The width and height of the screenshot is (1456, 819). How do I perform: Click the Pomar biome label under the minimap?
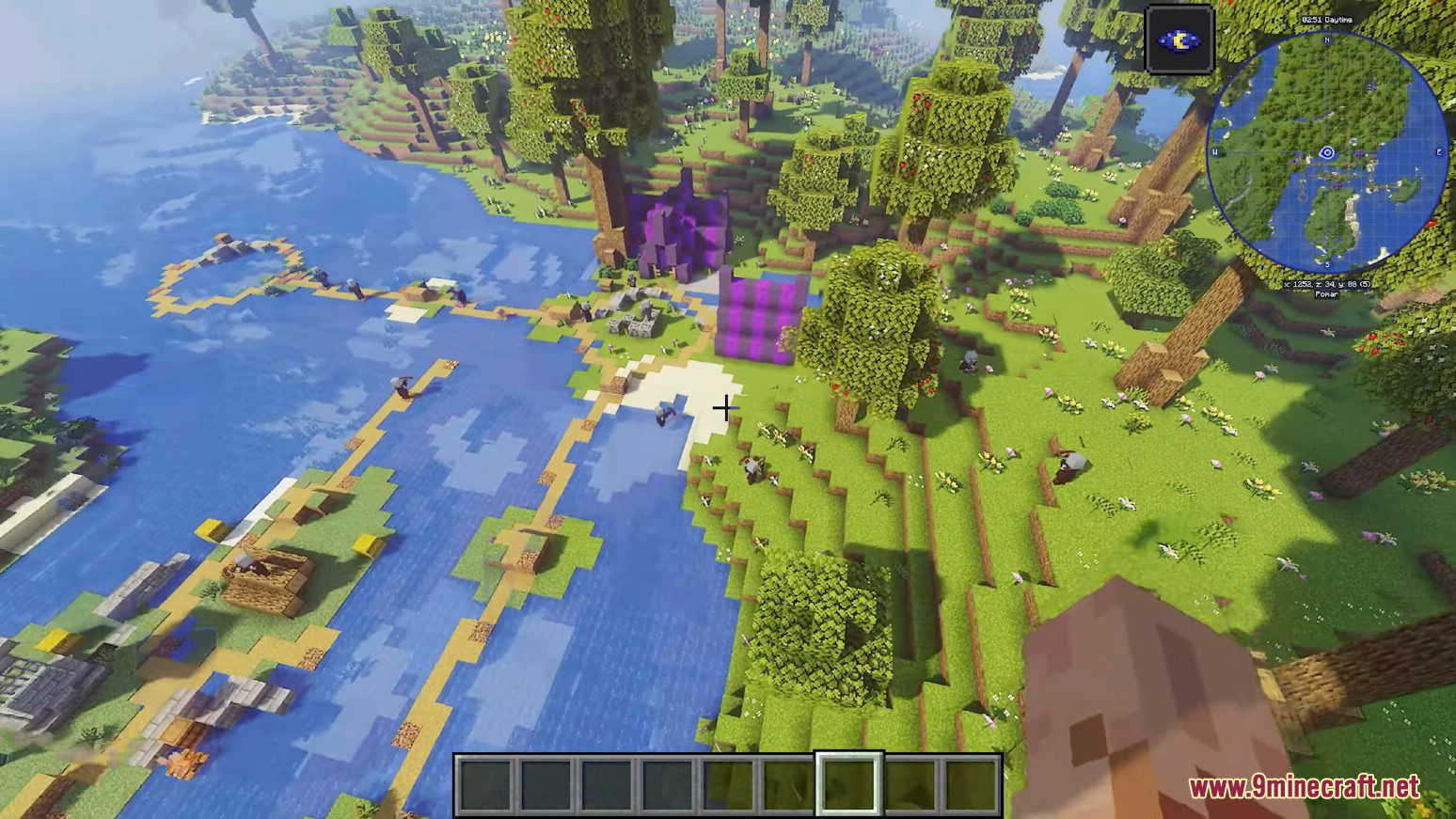pyautogui.click(x=1327, y=294)
